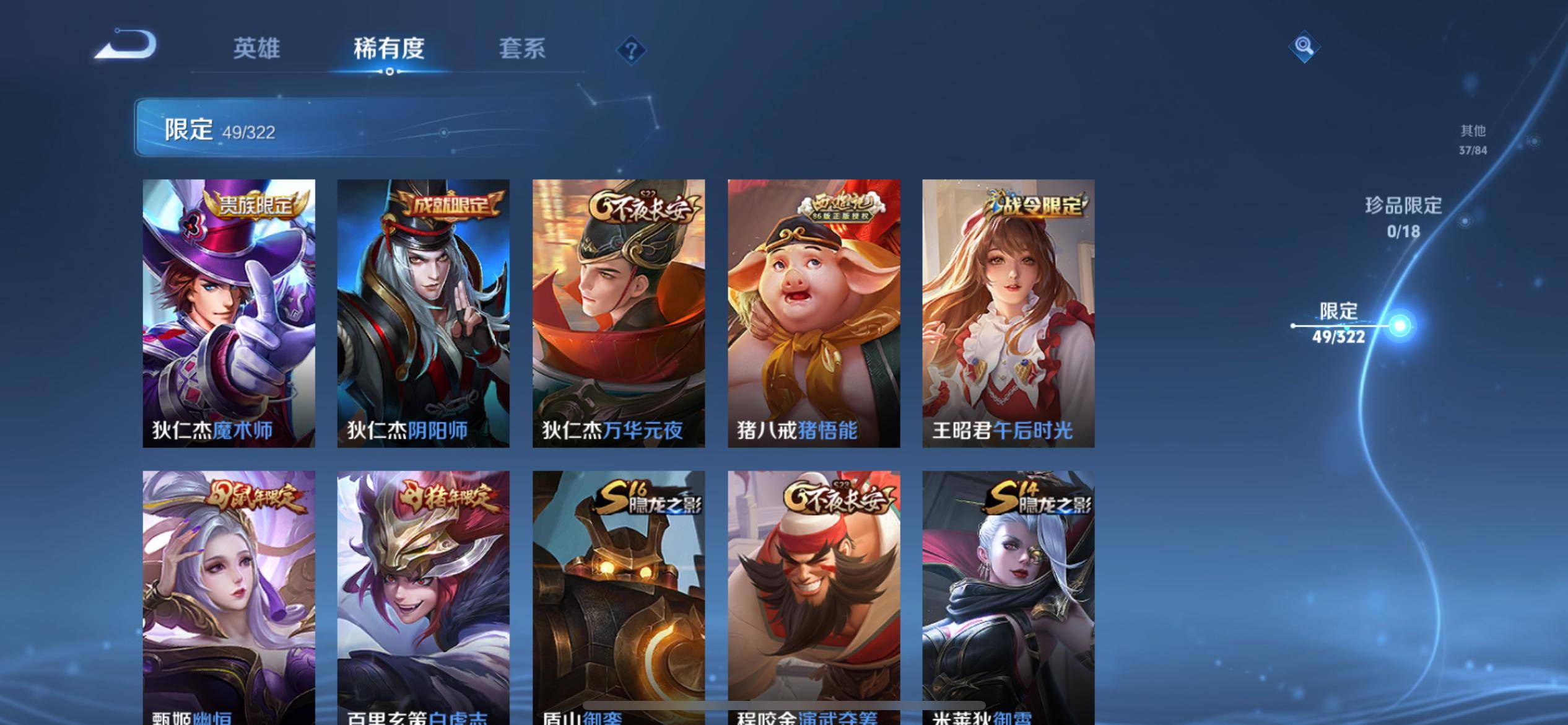The height and width of the screenshot is (725, 1568).
Task: View the 狄仁杰 万华元夜 skin card
Action: click(x=618, y=313)
